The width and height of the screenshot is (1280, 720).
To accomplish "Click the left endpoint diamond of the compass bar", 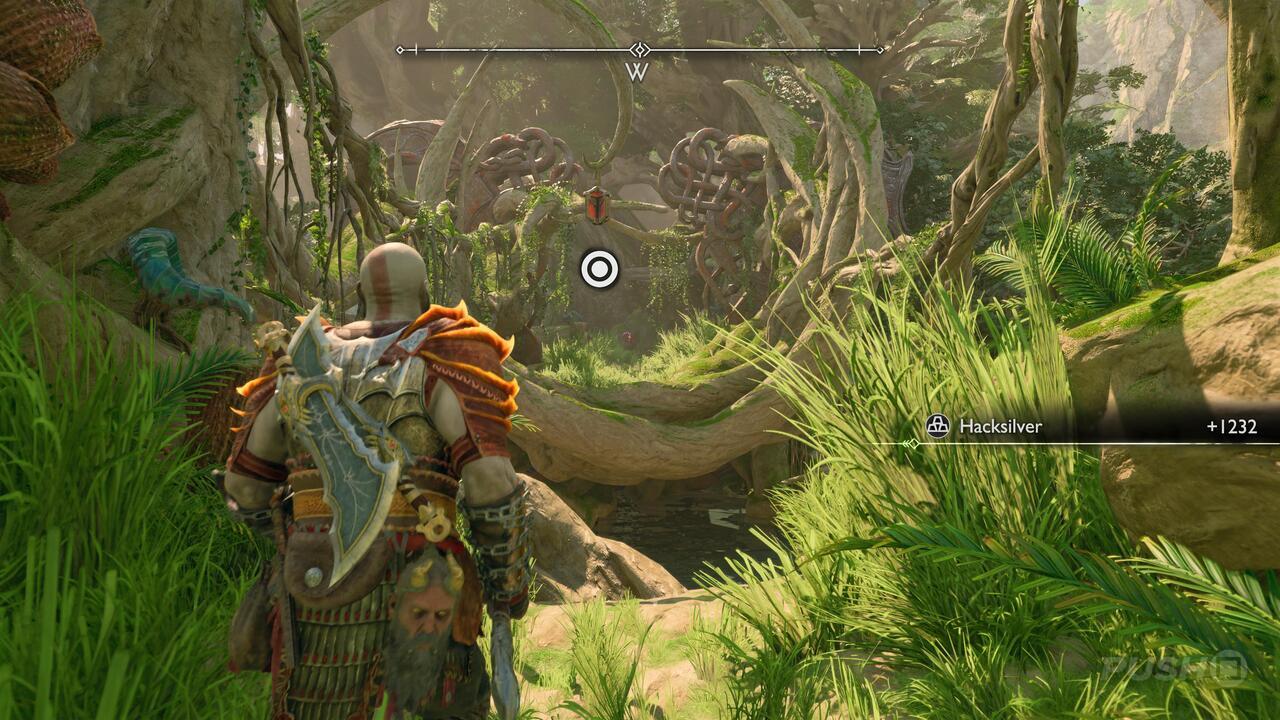I will 400,48.
